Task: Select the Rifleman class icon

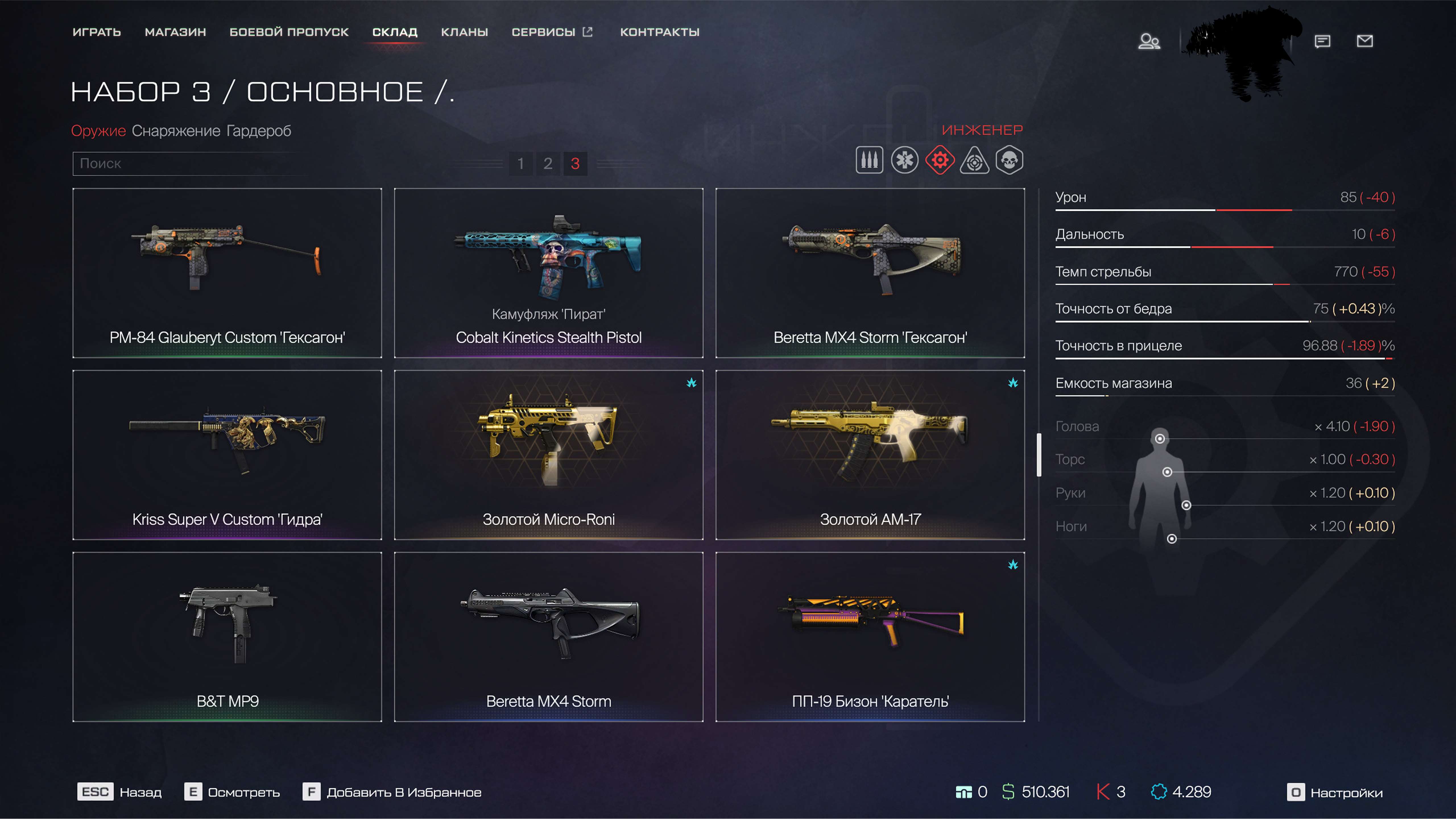Action: 869,160
